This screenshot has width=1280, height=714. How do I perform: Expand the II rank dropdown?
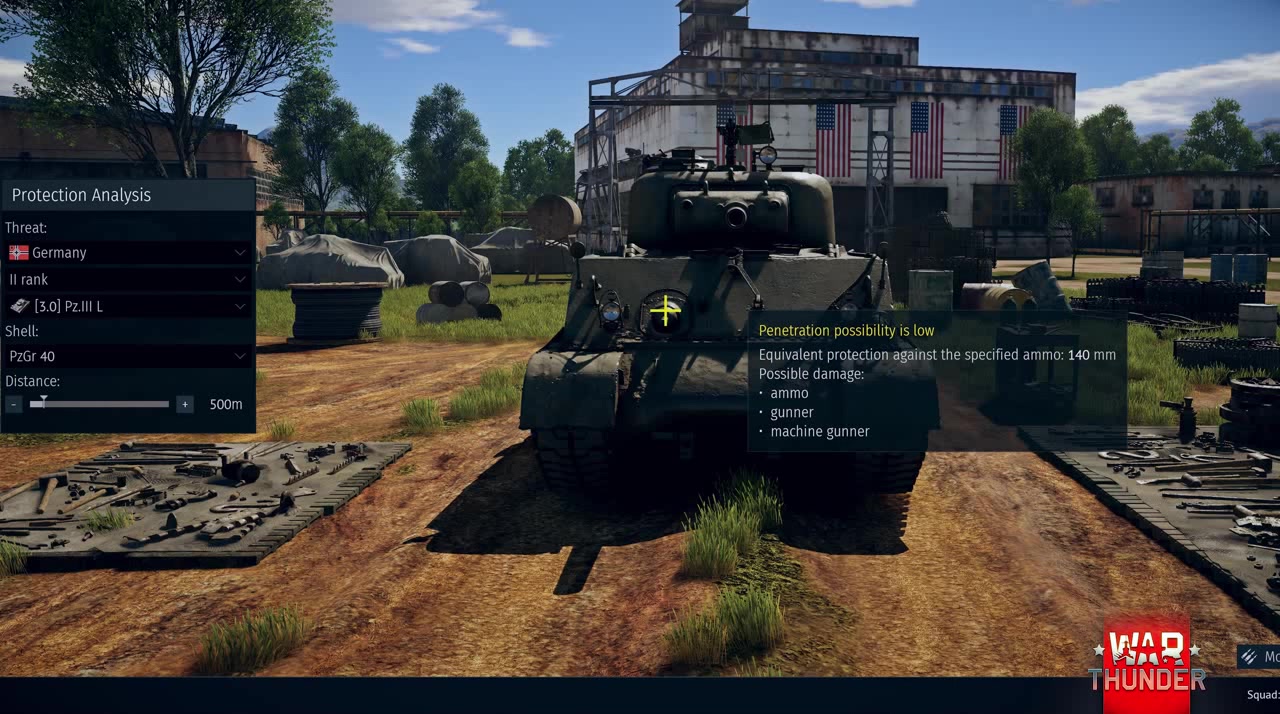(x=127, y=280)
